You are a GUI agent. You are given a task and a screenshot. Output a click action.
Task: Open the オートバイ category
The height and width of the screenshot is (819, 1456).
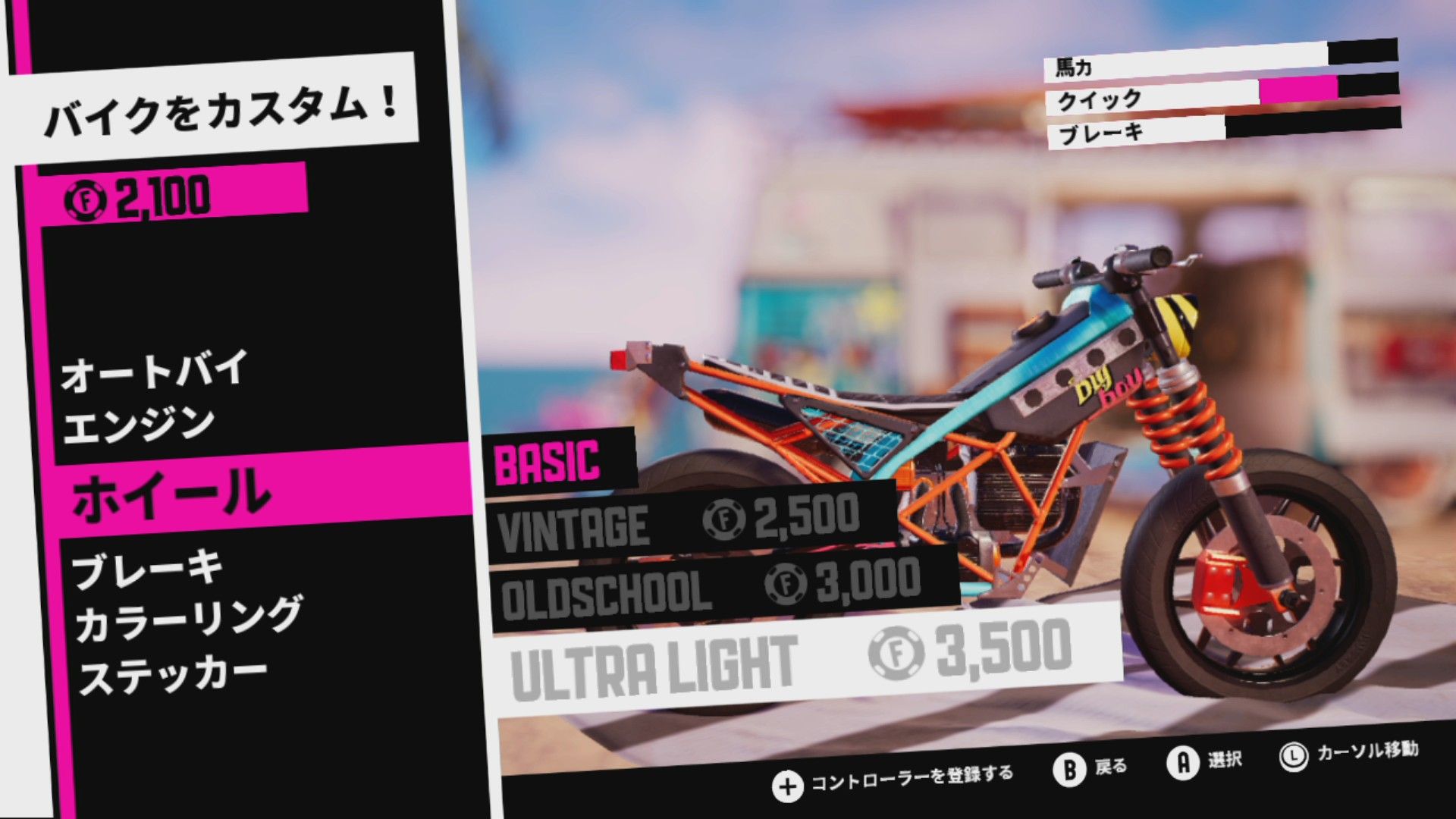pyautogui.click(x=155, y=370)
